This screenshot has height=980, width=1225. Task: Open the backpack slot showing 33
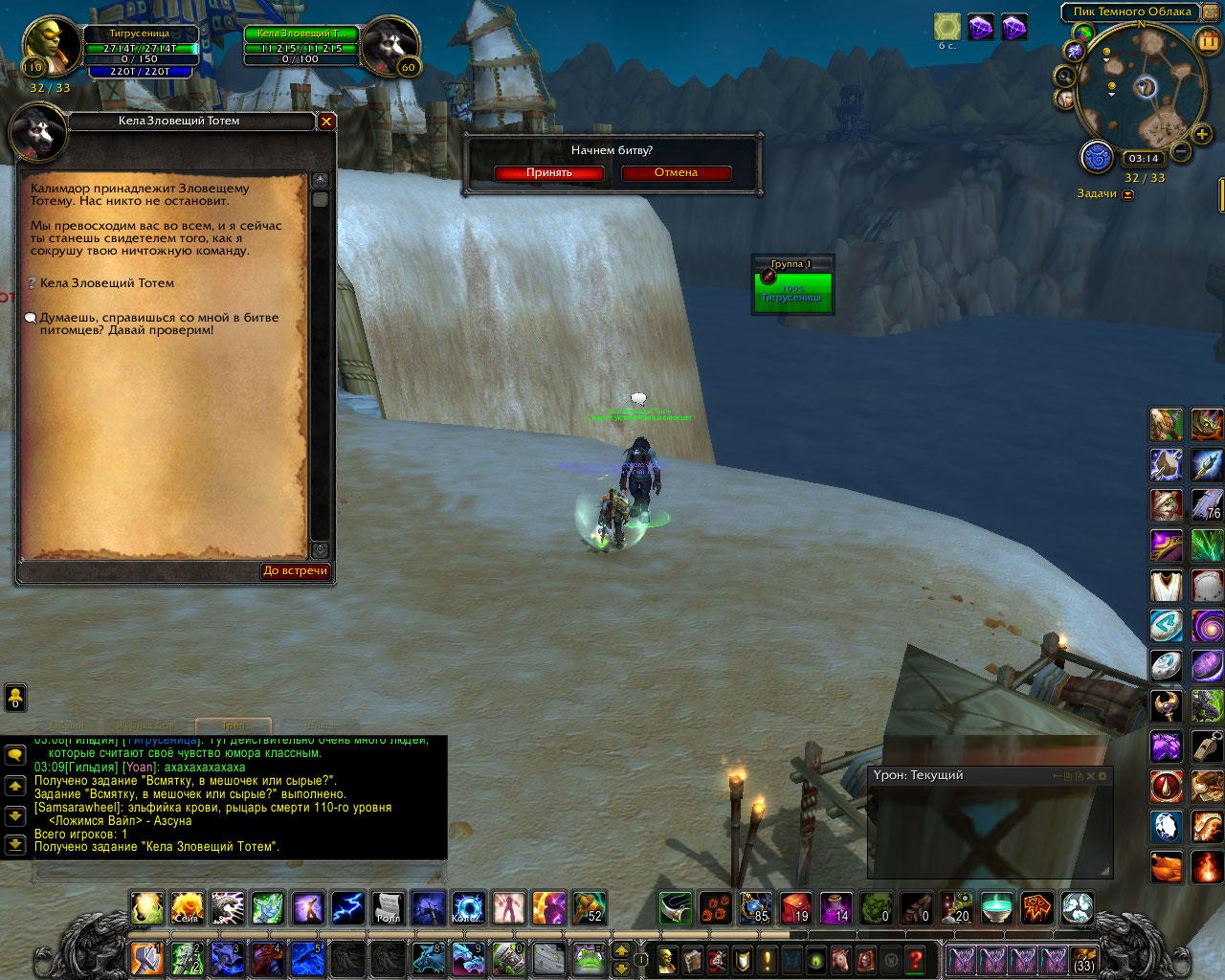pyautogui.click(x=1083, y=958)
